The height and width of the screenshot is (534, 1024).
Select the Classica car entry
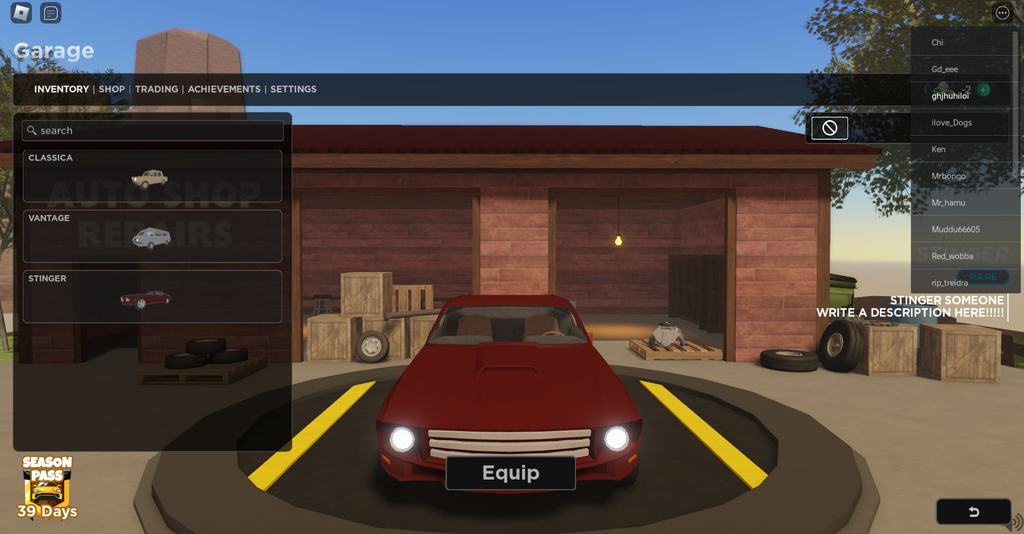[x=152, y=176]
